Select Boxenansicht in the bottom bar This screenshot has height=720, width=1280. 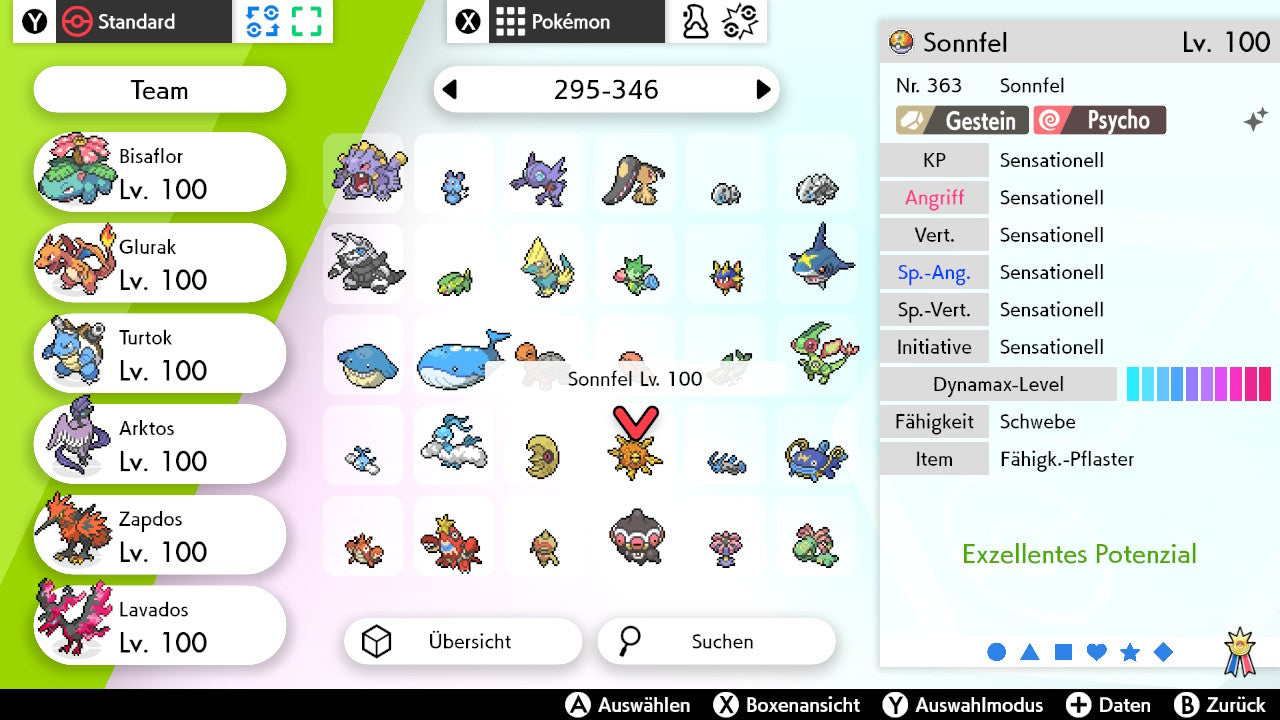coord(793,705)
